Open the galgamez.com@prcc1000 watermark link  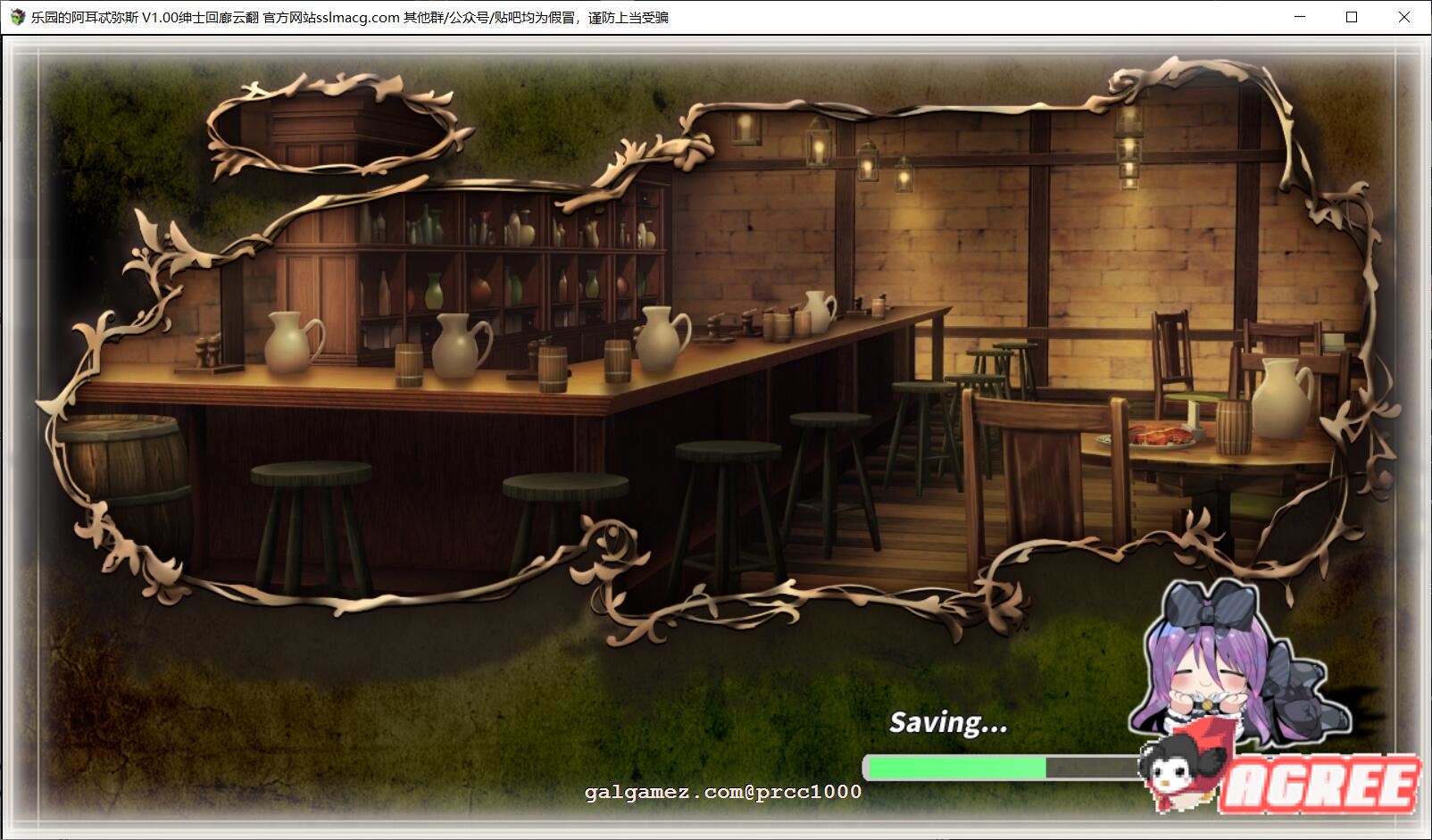tap(723, 791)
